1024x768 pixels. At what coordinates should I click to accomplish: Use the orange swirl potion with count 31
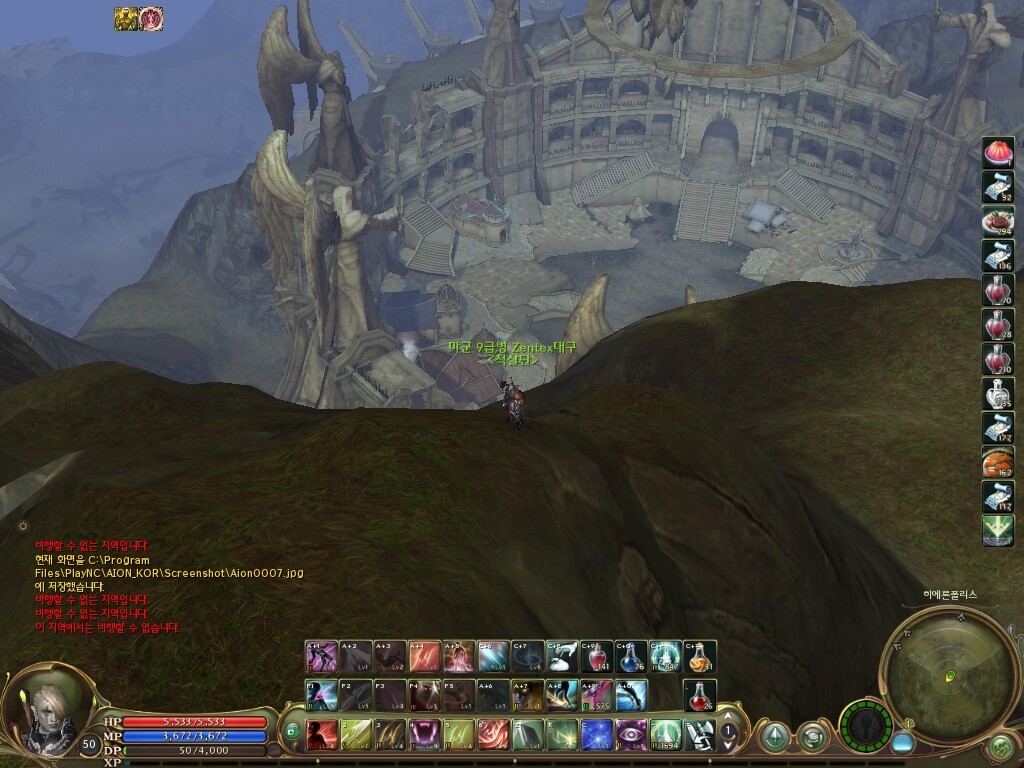(x=700, y=656)
